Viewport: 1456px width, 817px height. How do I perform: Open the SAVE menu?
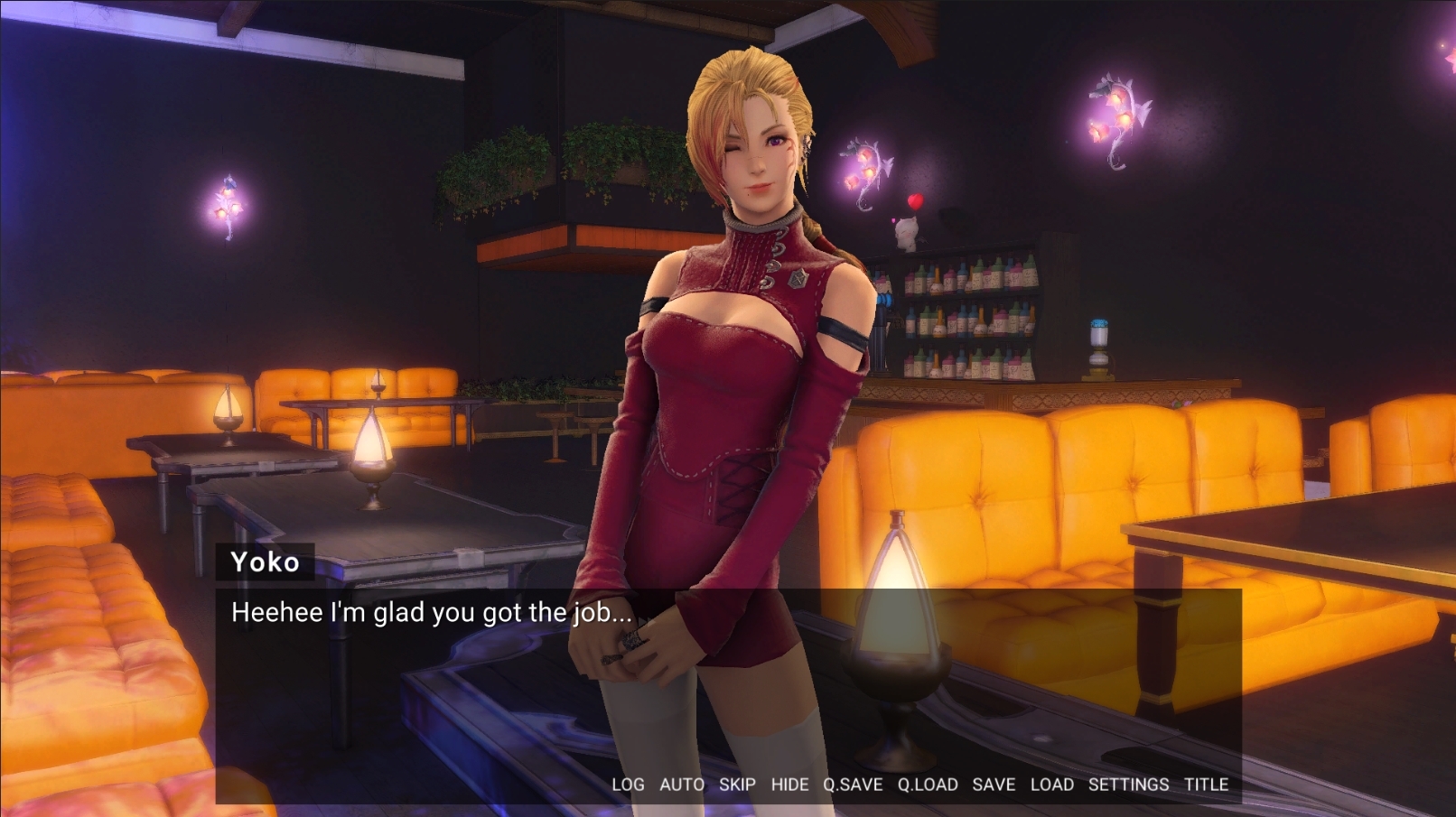coord(994,785)
